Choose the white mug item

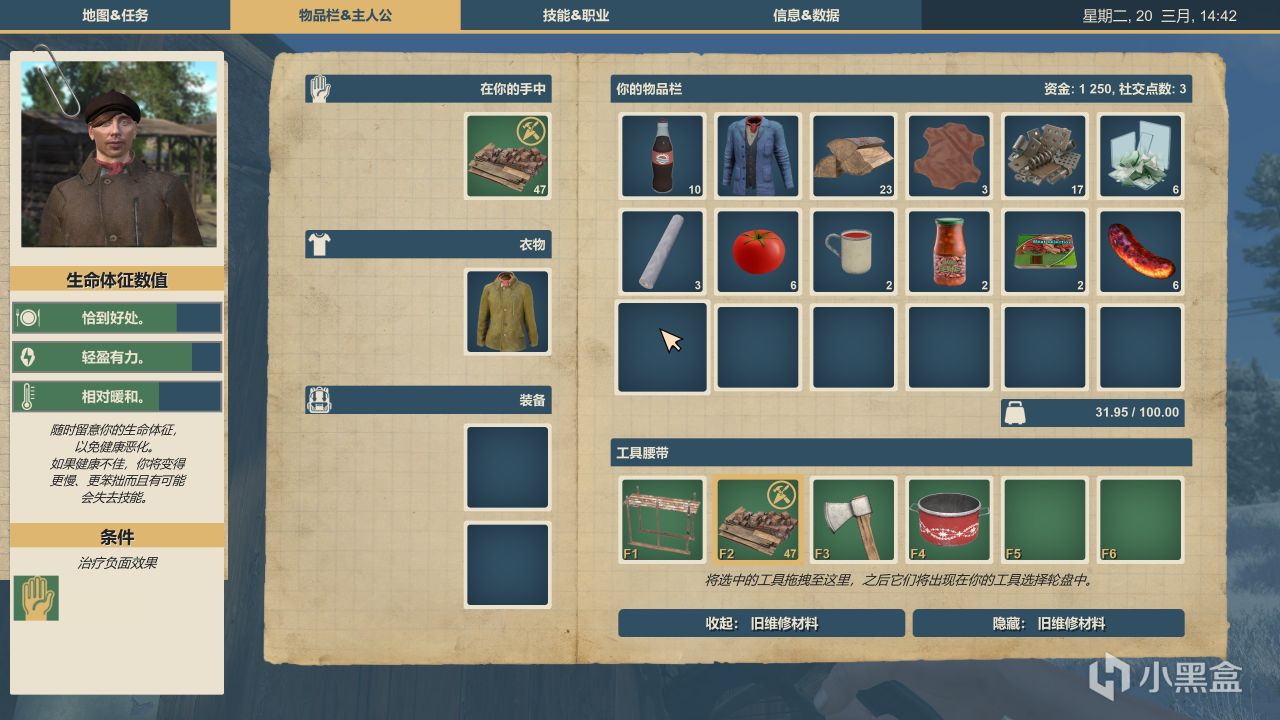point(853,251)
